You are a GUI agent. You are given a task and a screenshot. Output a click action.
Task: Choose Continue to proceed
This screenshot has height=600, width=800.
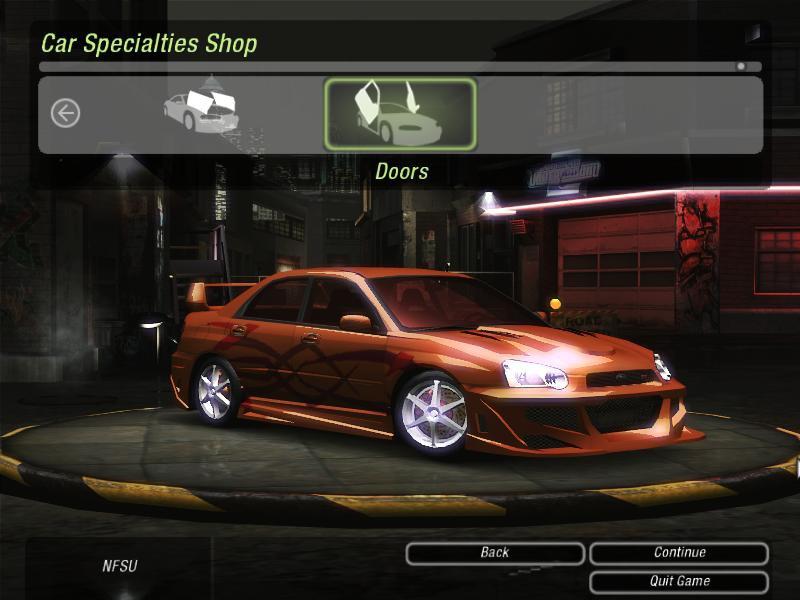point(679,553)
